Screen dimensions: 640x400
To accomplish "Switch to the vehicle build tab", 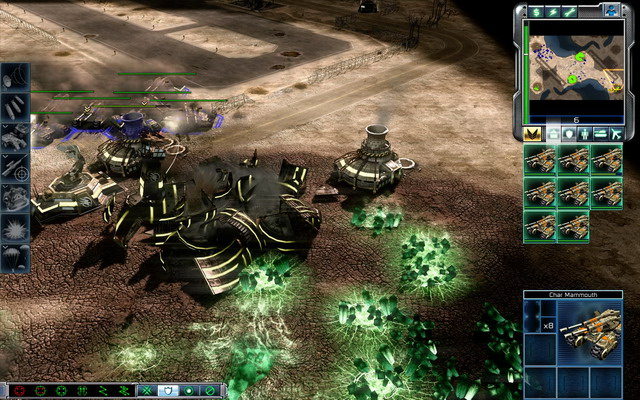I will [x=600, y=133].
